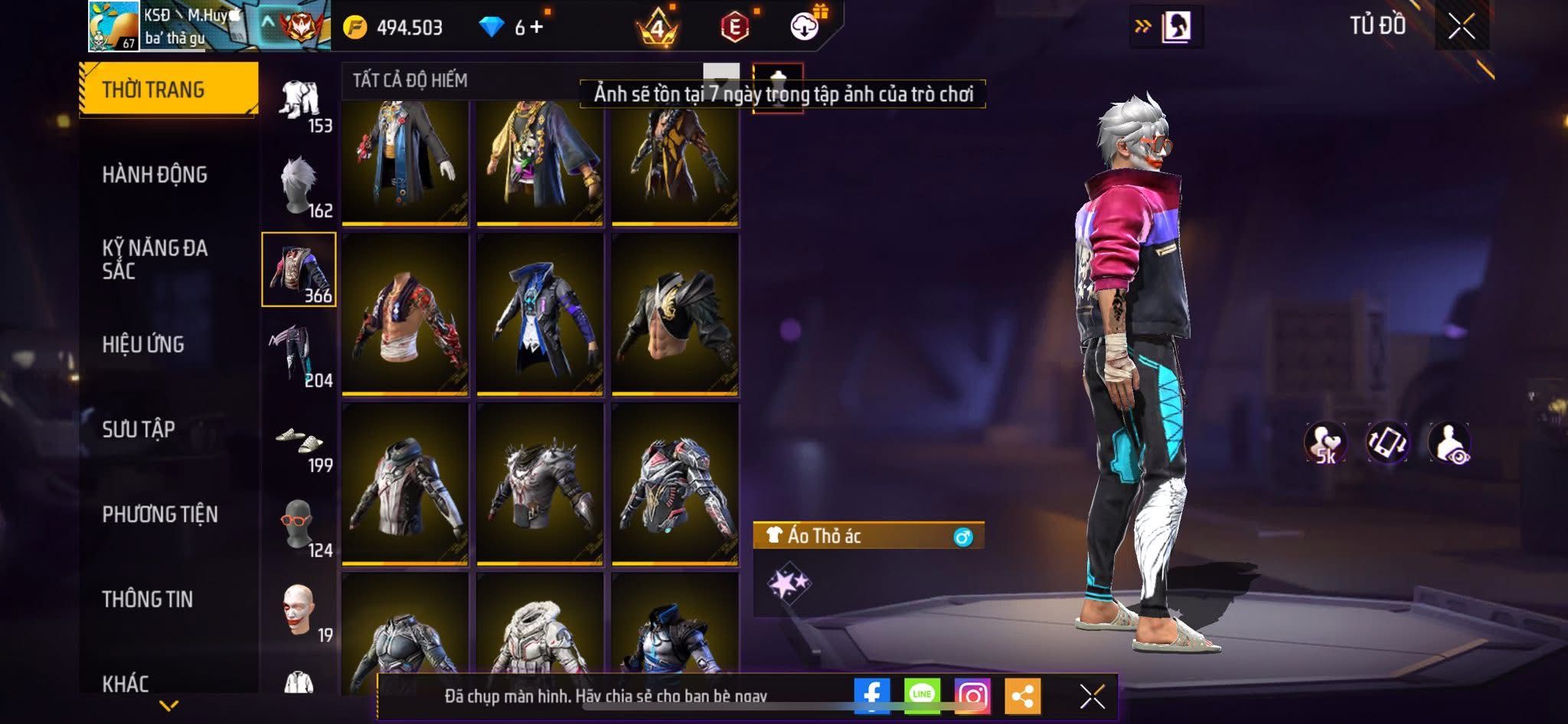Open the 5k likes heart icon
The image size is (1568, 724).
(x=1325, y=443)
